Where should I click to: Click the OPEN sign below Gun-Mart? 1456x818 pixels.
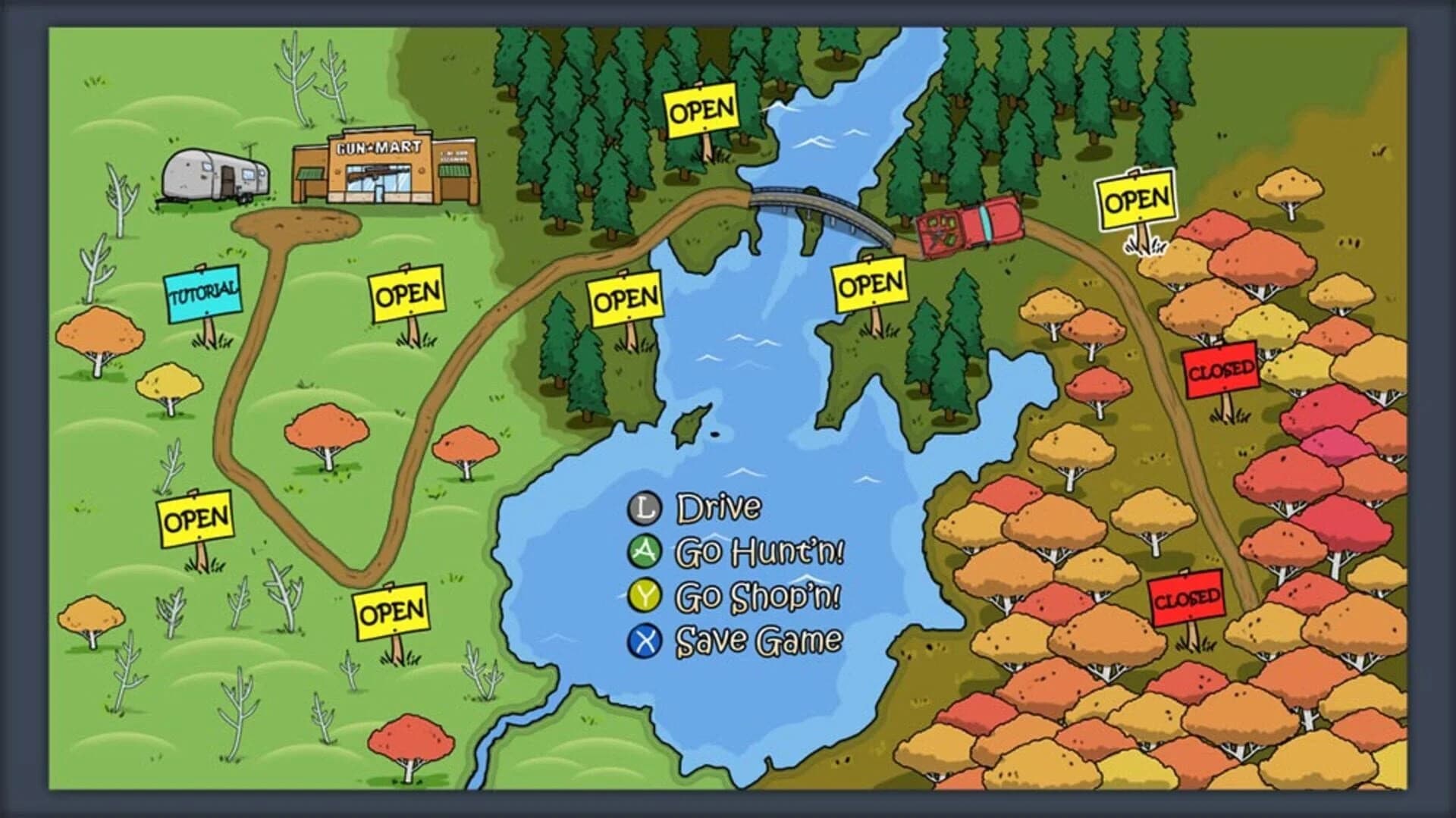point(407,292)
